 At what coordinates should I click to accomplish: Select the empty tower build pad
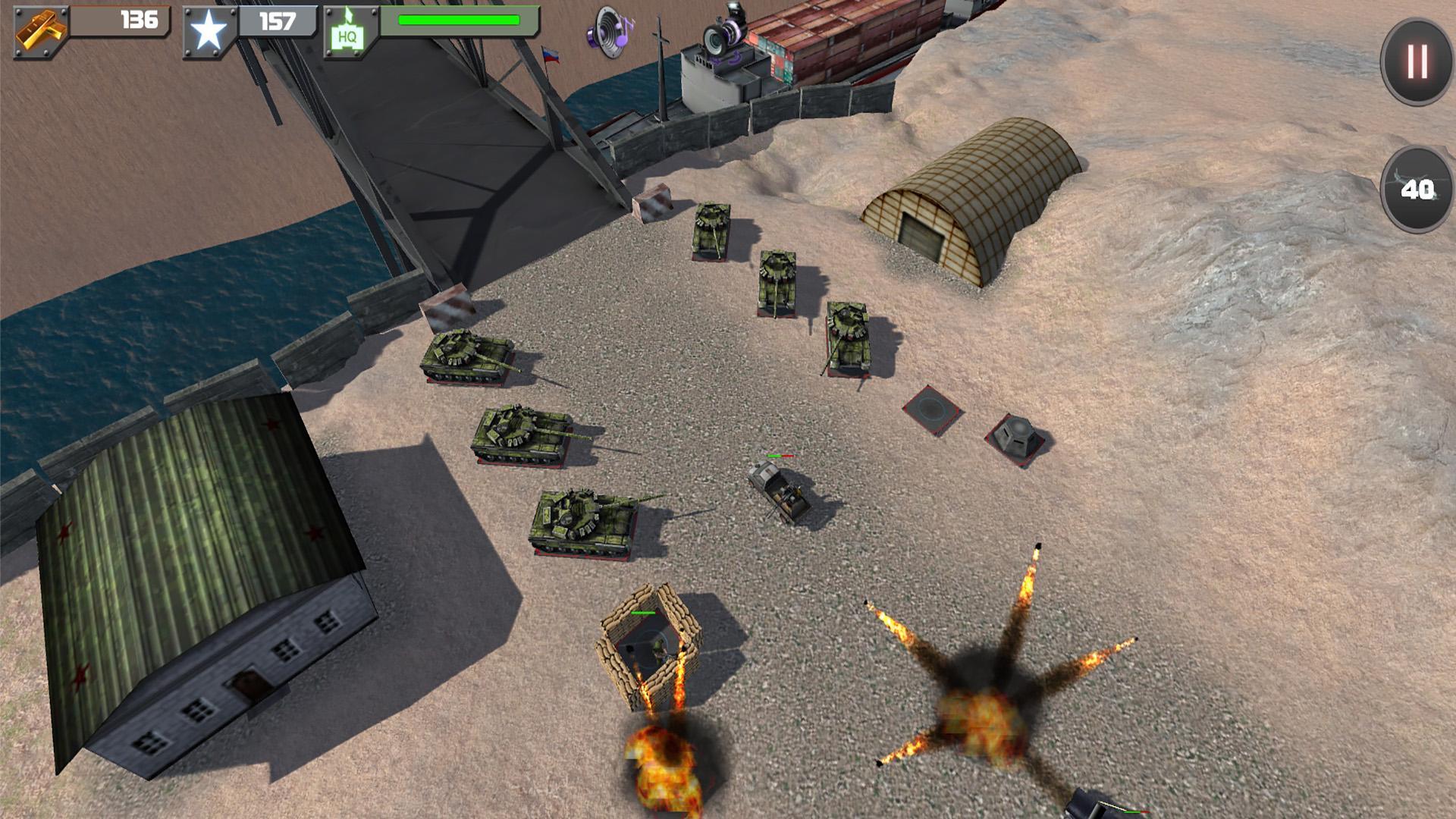tap(932, 409)
